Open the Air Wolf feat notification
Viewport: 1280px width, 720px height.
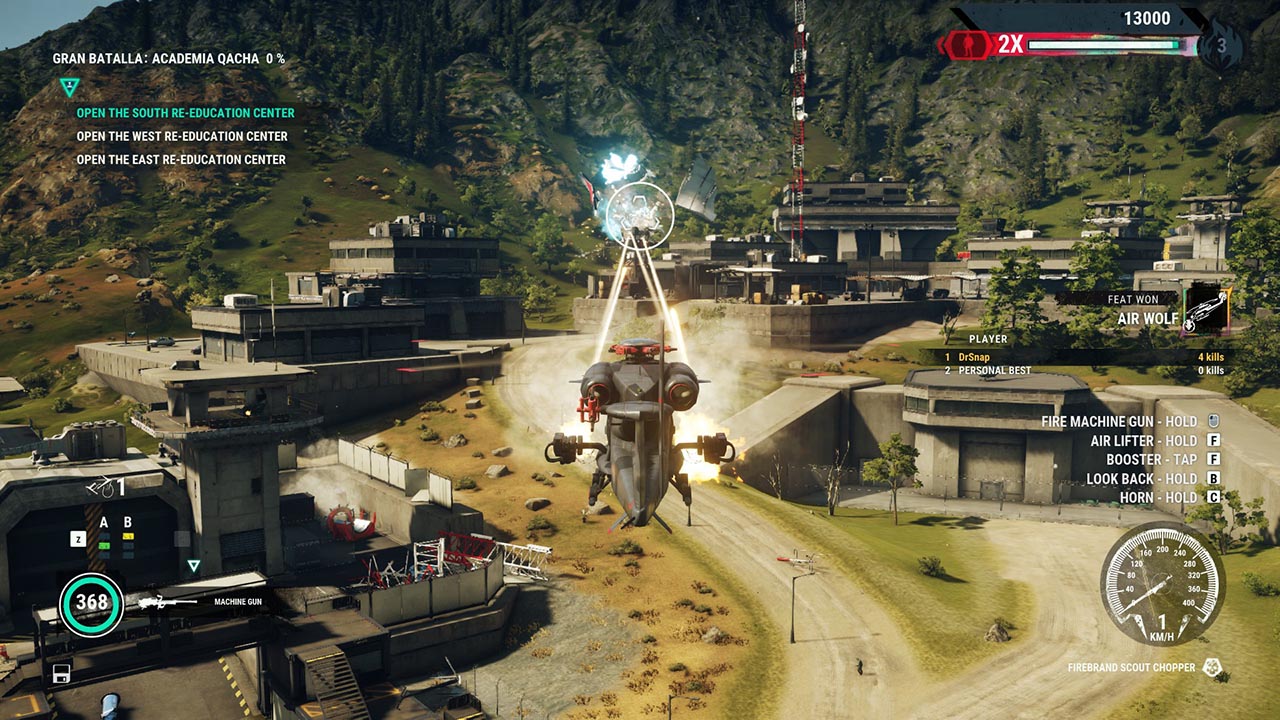[1205, 310]
